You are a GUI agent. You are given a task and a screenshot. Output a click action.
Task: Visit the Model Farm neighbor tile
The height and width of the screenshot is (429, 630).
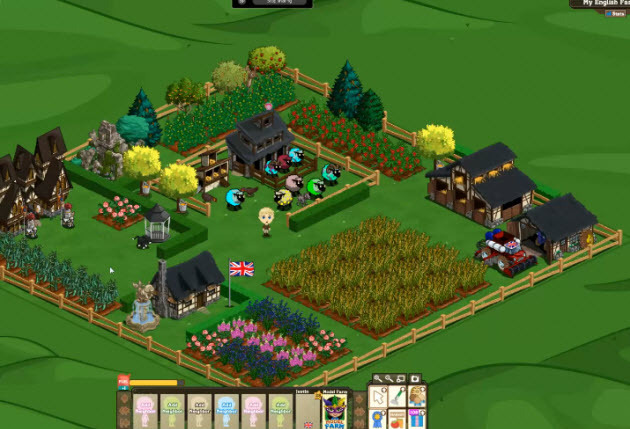(334, 412)
